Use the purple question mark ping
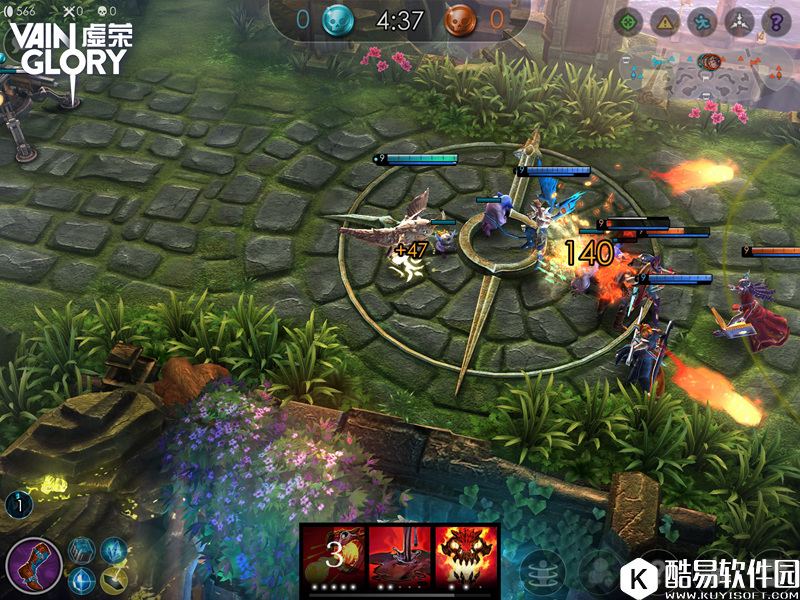This screenshot has width=800, height=600. 776,21
